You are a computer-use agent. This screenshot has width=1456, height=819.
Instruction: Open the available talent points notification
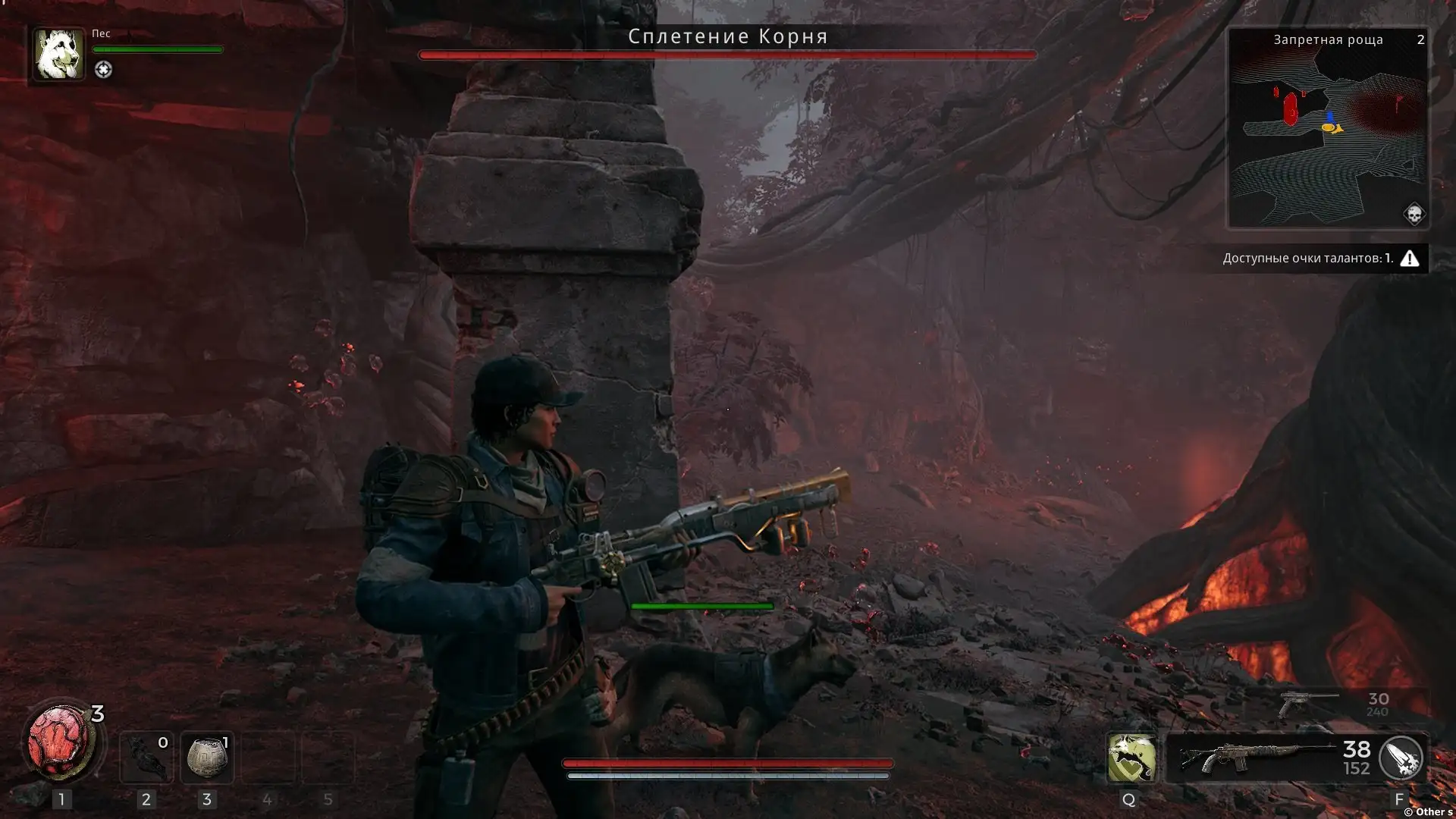pyautogui.click(x=1319, y=259)
